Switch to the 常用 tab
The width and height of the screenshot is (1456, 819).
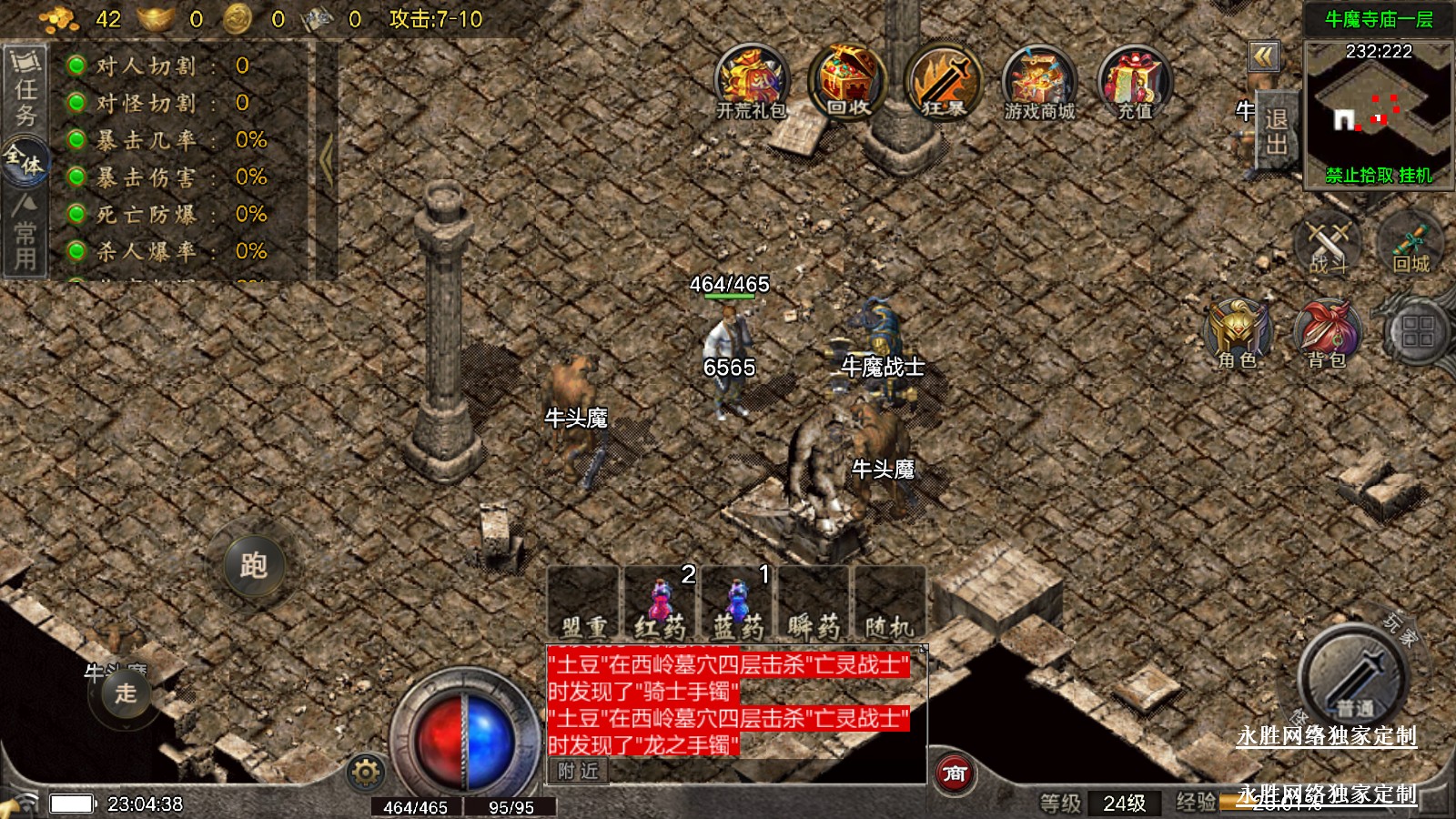[25, 235]
